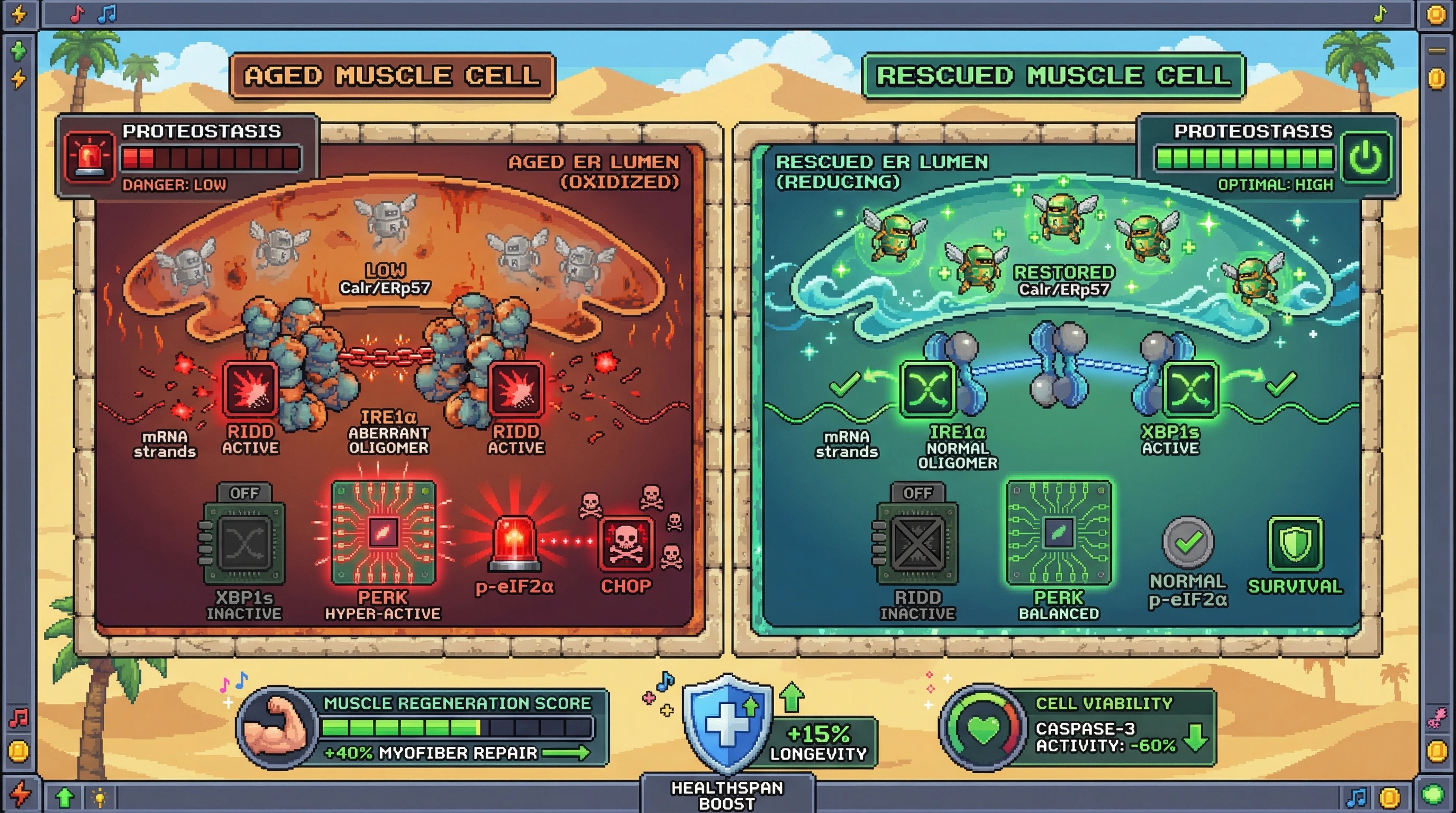Select the hyper-active PERK chip in aged cell

[383, 532]
